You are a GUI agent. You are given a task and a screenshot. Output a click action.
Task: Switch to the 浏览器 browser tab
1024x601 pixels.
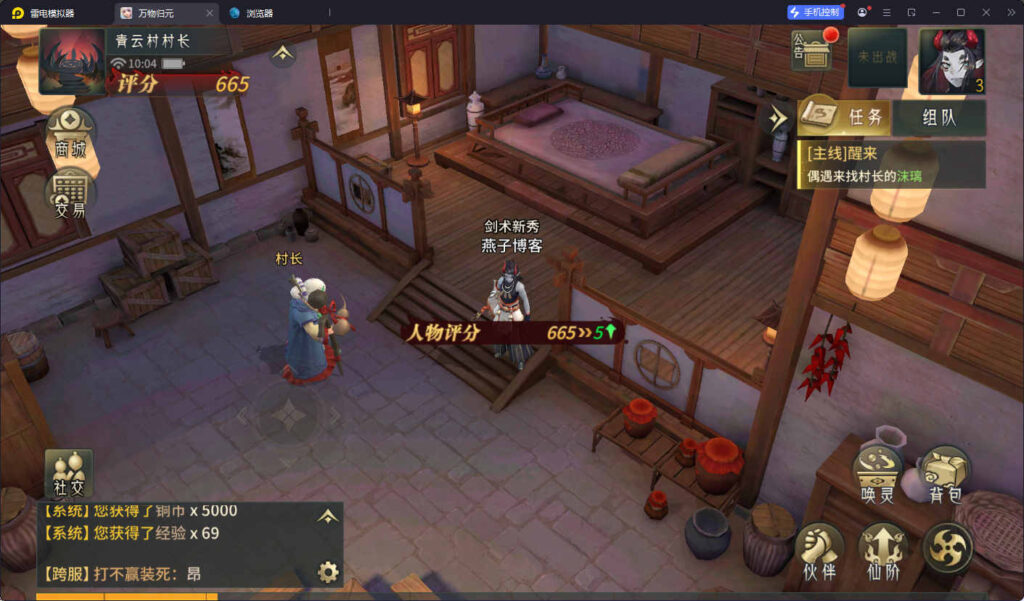point(260,13)
